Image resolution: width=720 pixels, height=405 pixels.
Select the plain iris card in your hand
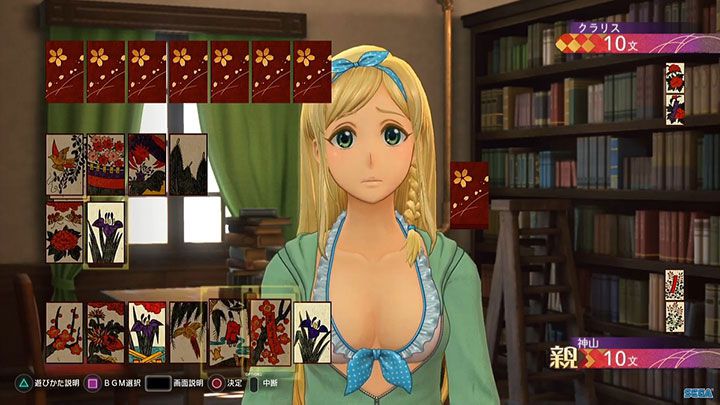pyautogui.click(x=312, y=331)
